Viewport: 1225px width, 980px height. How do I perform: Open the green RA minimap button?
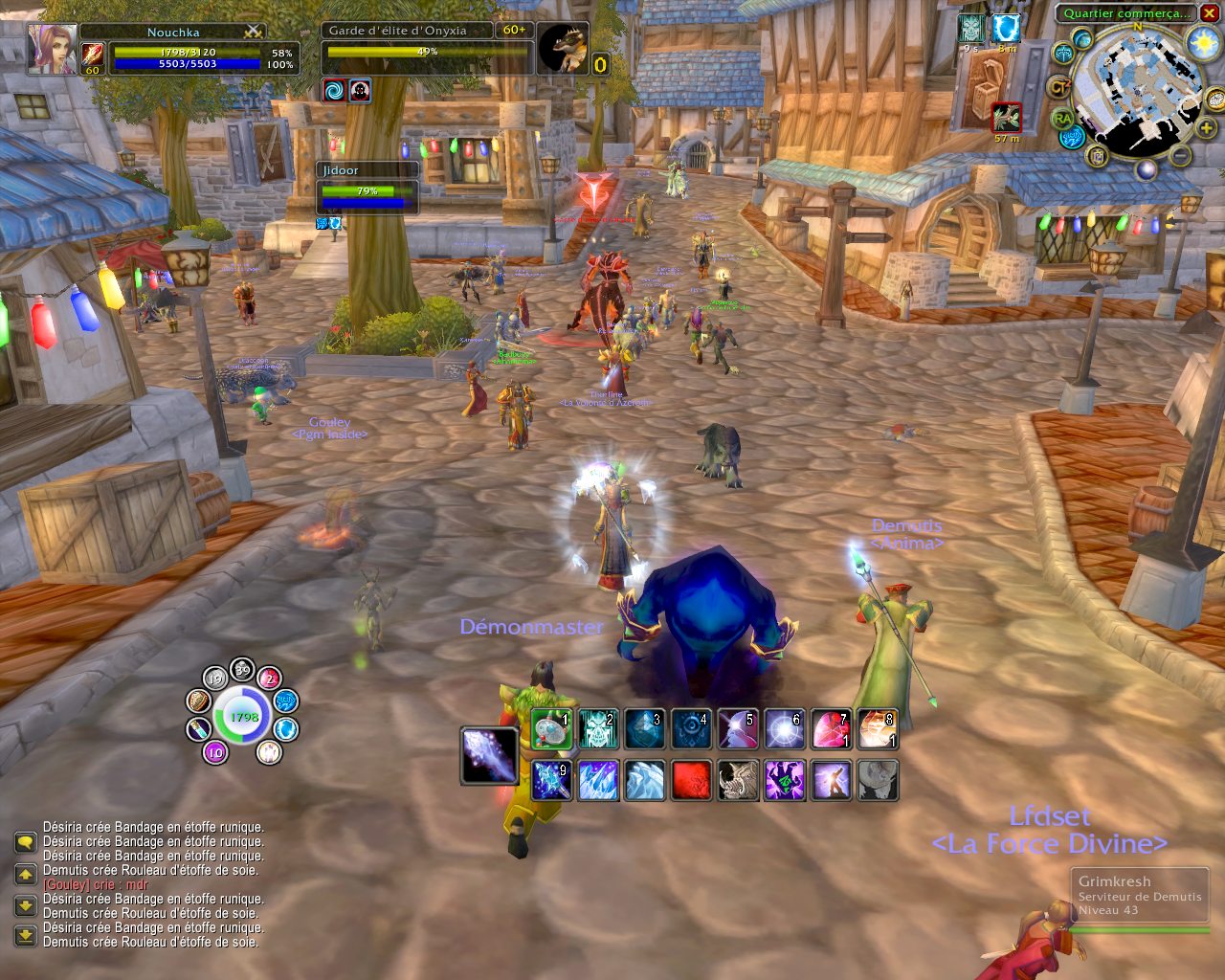(1062, 119)
